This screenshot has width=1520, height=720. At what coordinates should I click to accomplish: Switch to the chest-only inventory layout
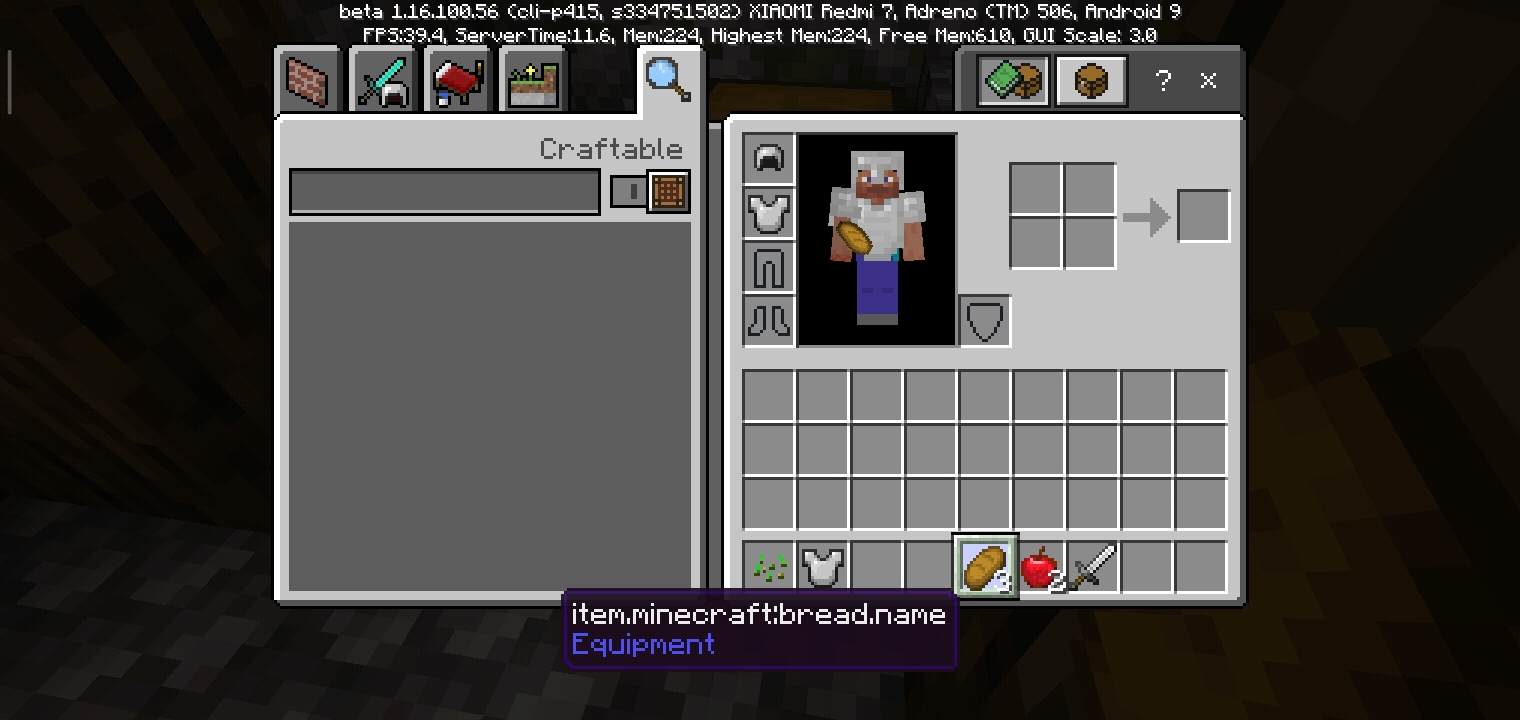tap(1091, 81)
